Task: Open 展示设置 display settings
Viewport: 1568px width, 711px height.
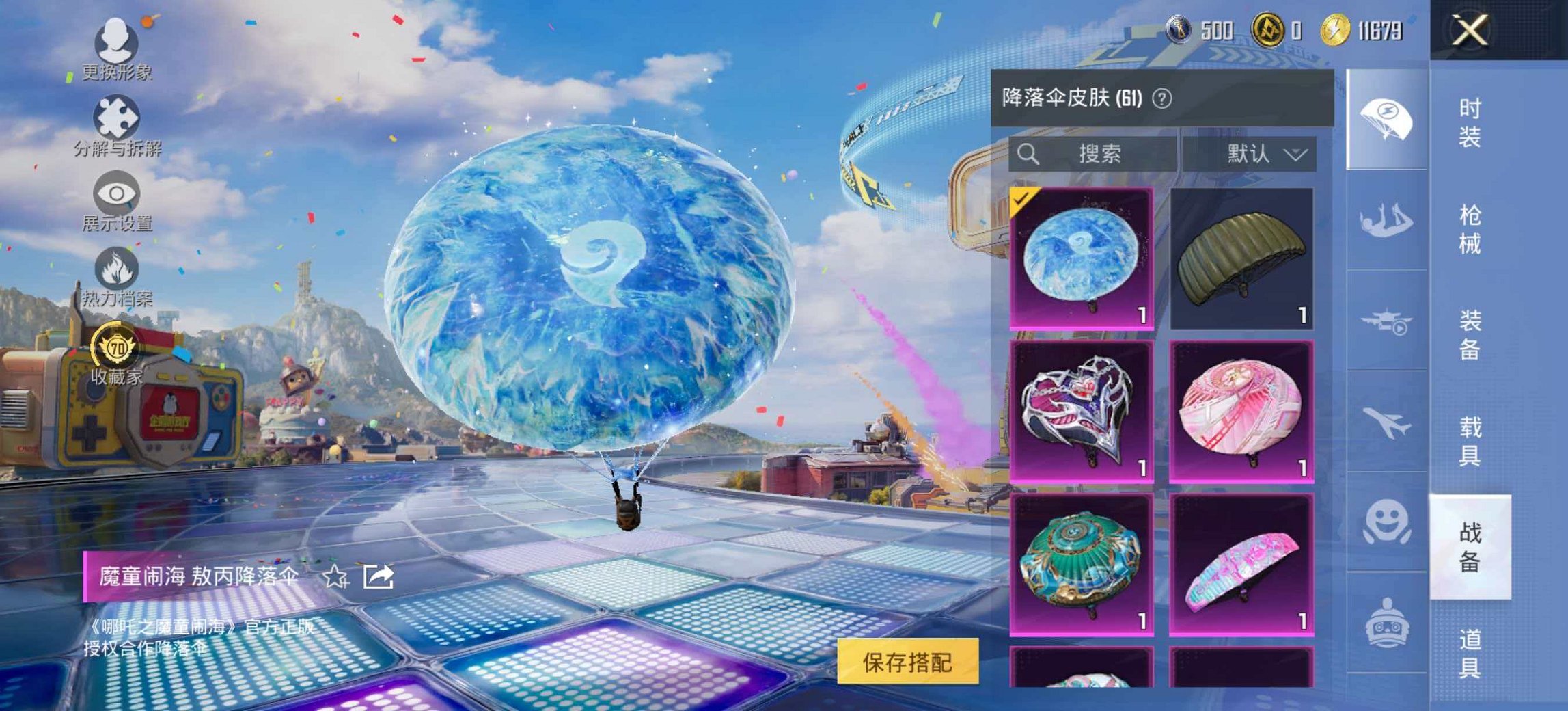Action: click(x=115, y=198)
